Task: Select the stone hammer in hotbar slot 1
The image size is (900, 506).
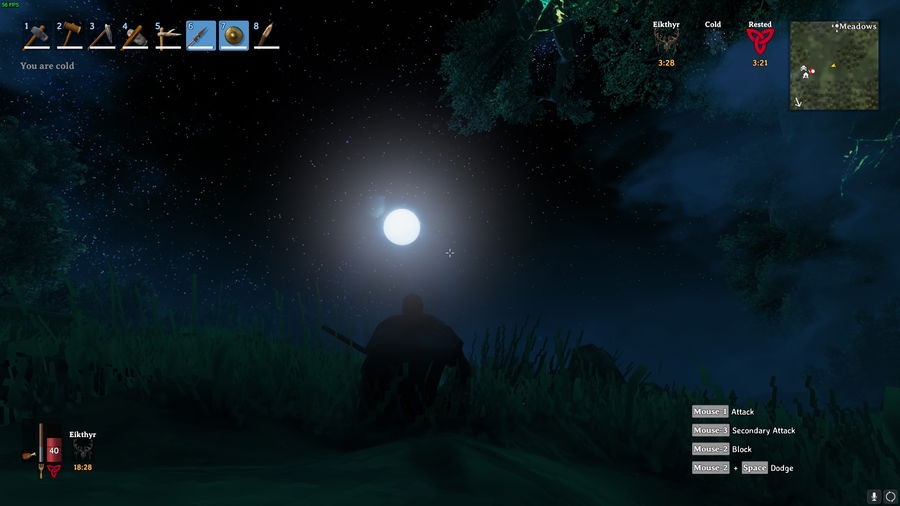Action: 37,36
